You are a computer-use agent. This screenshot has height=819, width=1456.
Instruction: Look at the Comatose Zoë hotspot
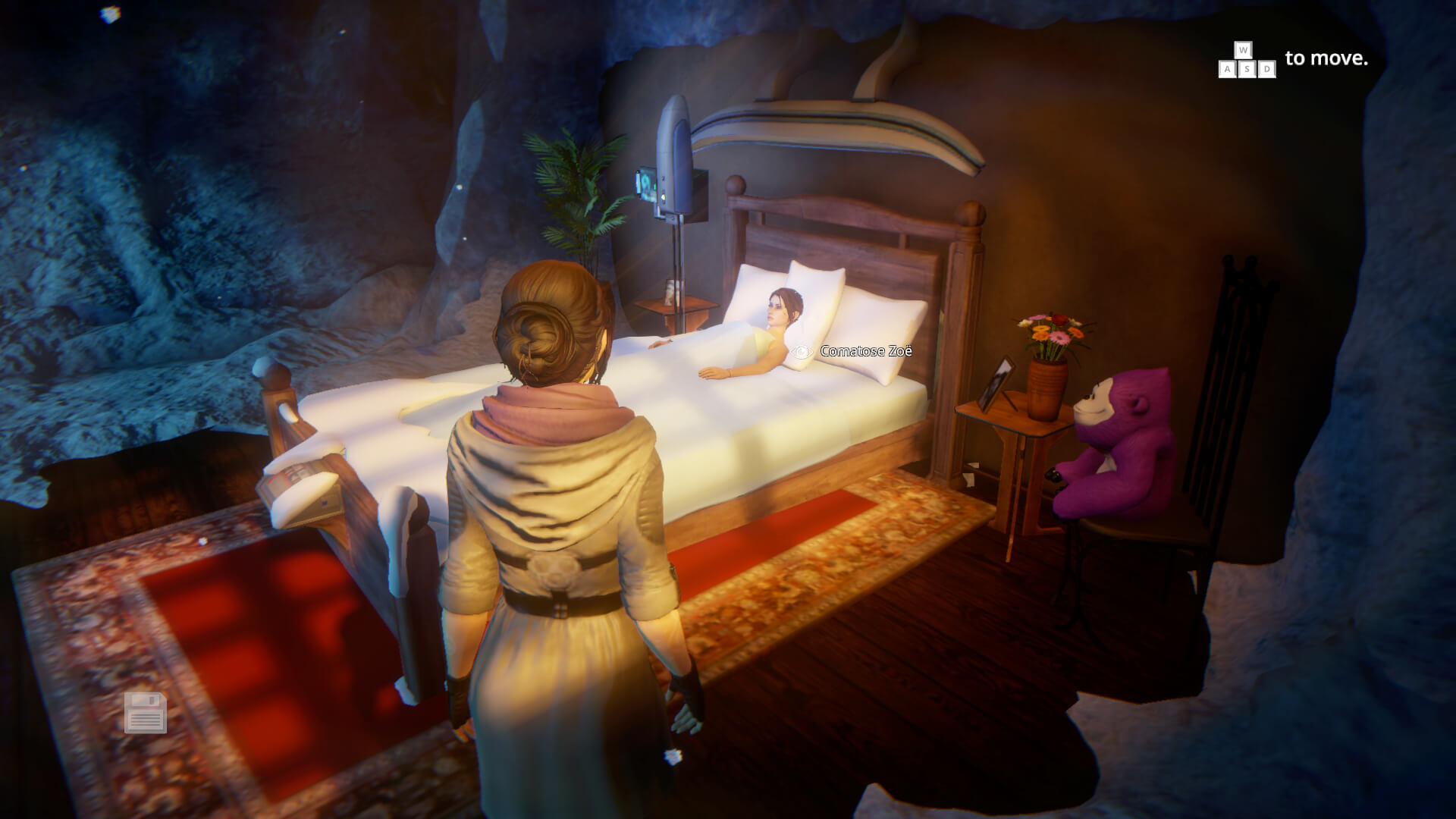[802, 352]
